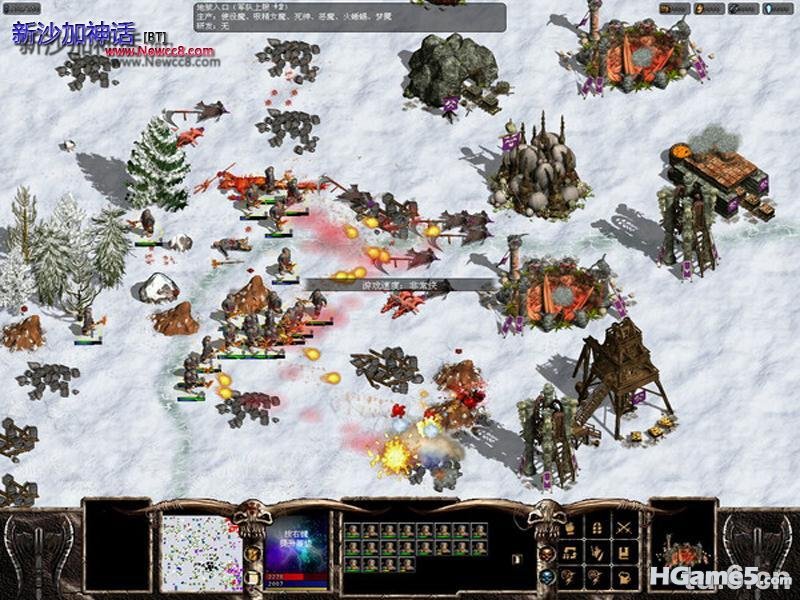Click the red skull button
The height and width of the screenshot is (600, 800).
pos(546,552)
